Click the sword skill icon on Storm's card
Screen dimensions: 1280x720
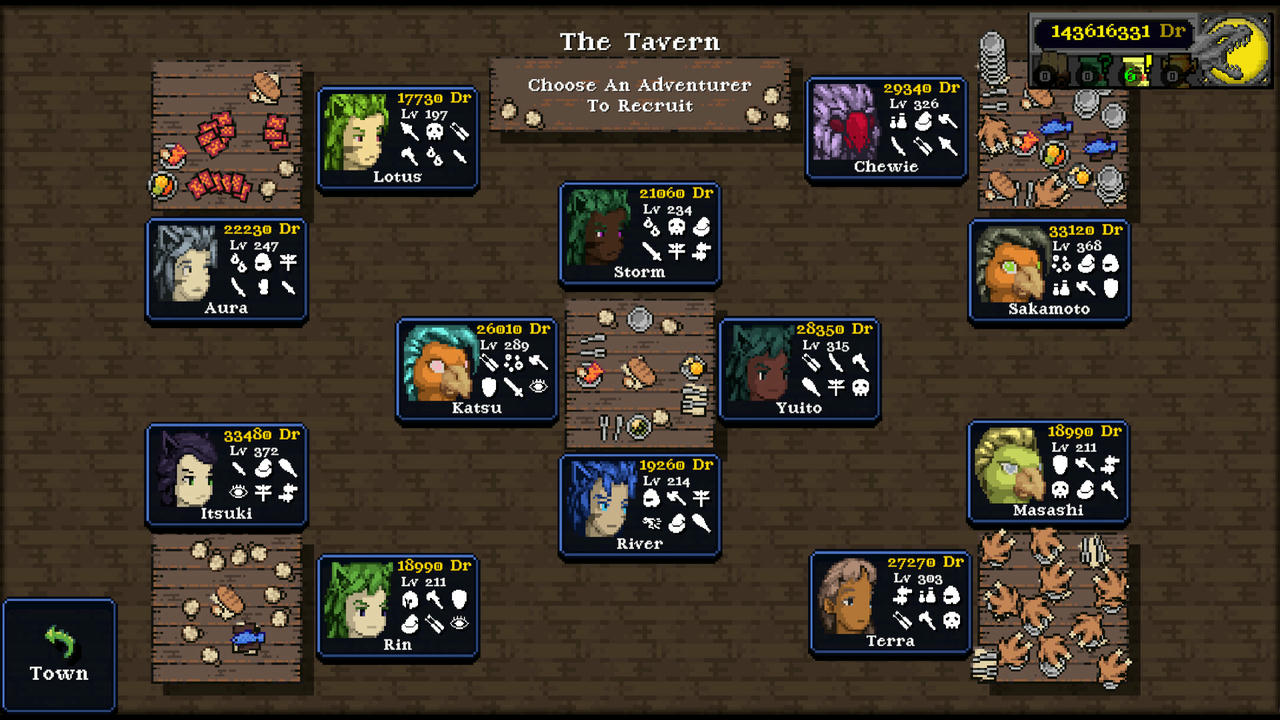pyautogui.click(x=652, y=252)
